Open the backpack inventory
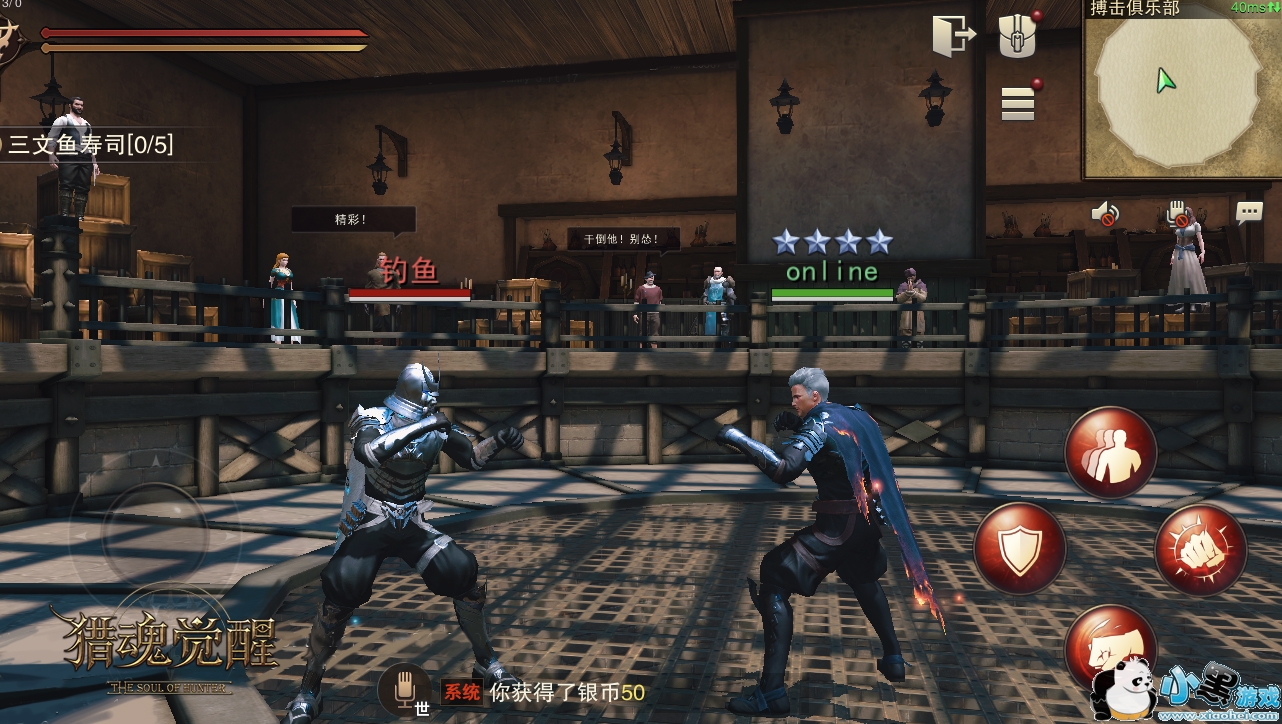1282x724 pixels. (x=1018, y=36)
